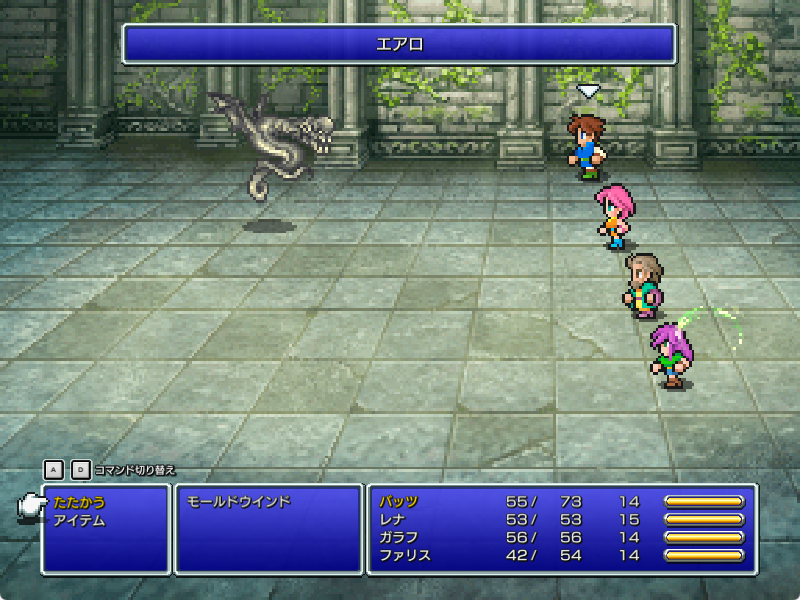This screenshot has height=600, width=800.
Task: Target the enemy モールドウインド in the list
Action: tap(239, 502)
